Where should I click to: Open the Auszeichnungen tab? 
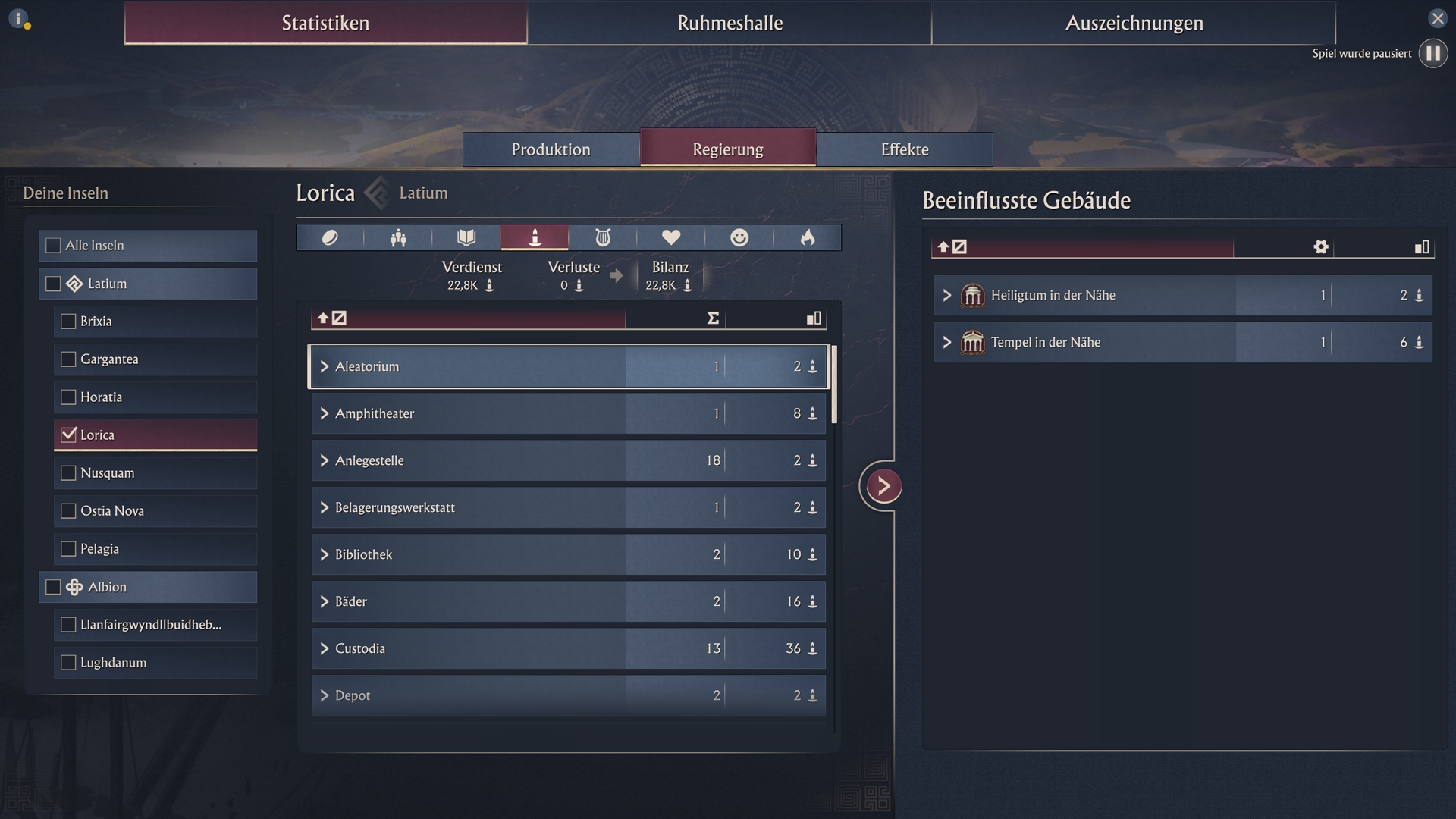[x=1134, y=23]
